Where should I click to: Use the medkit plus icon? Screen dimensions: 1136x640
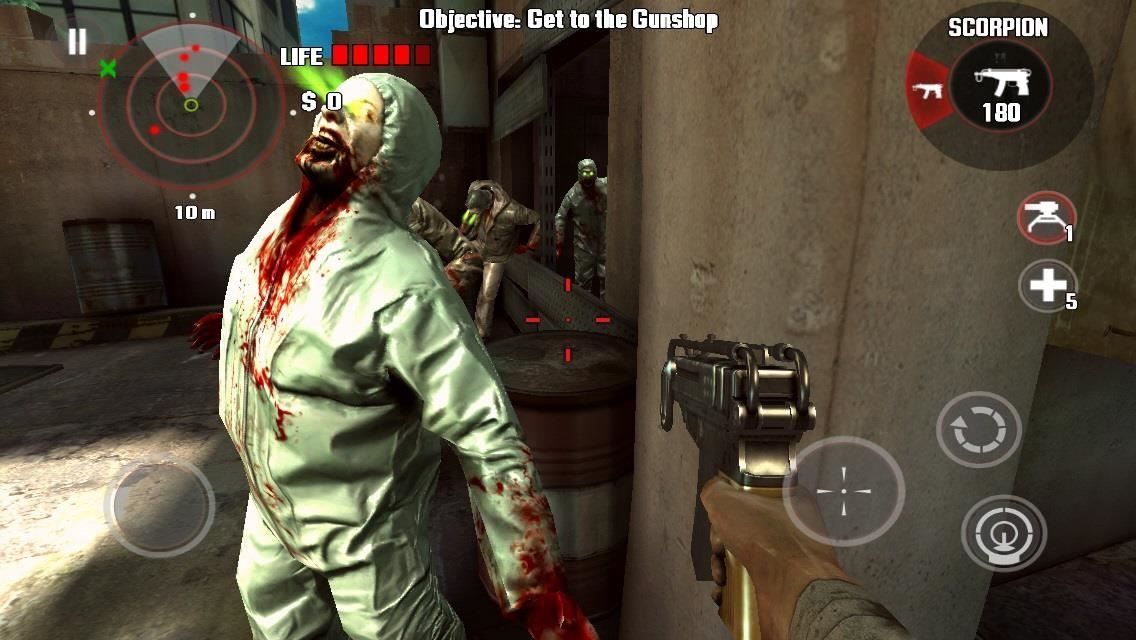tap(1046, 286)
